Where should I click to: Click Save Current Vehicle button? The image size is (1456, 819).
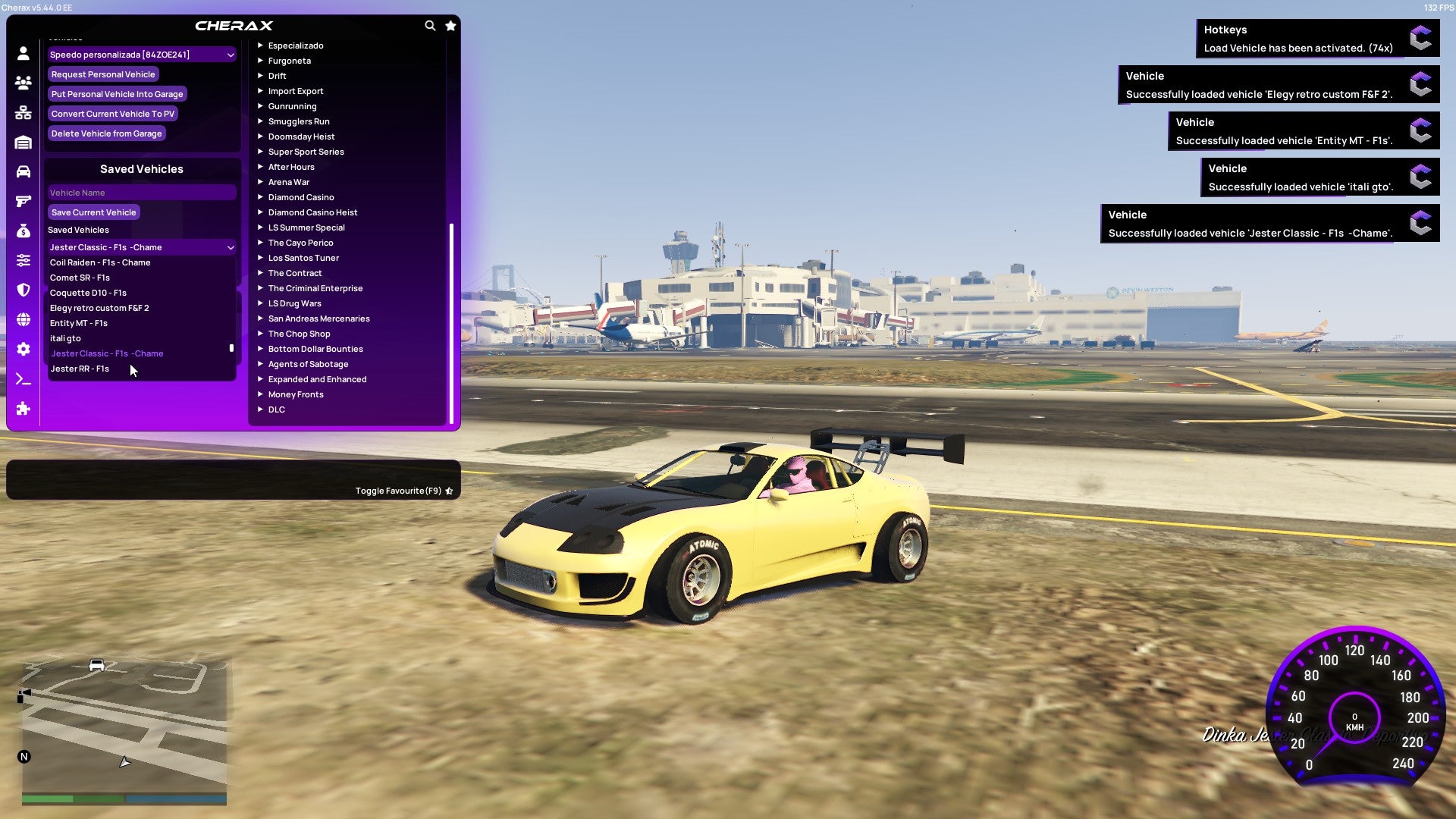tap(93, 212)
